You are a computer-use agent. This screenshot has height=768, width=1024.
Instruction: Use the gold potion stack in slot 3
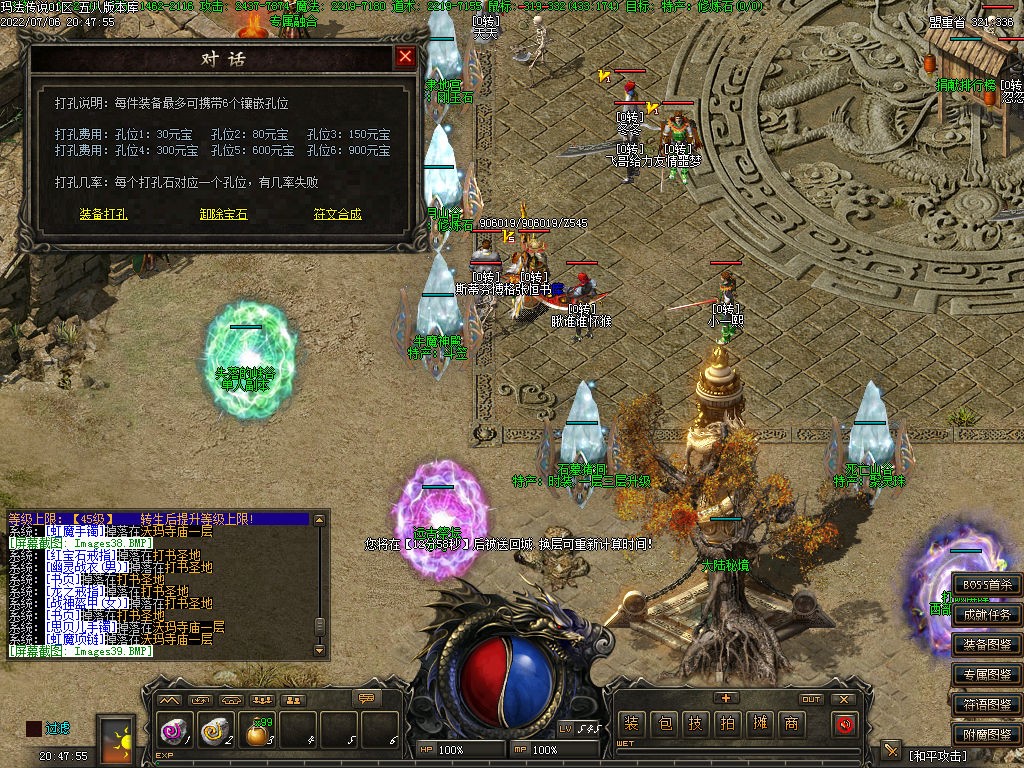257,733
